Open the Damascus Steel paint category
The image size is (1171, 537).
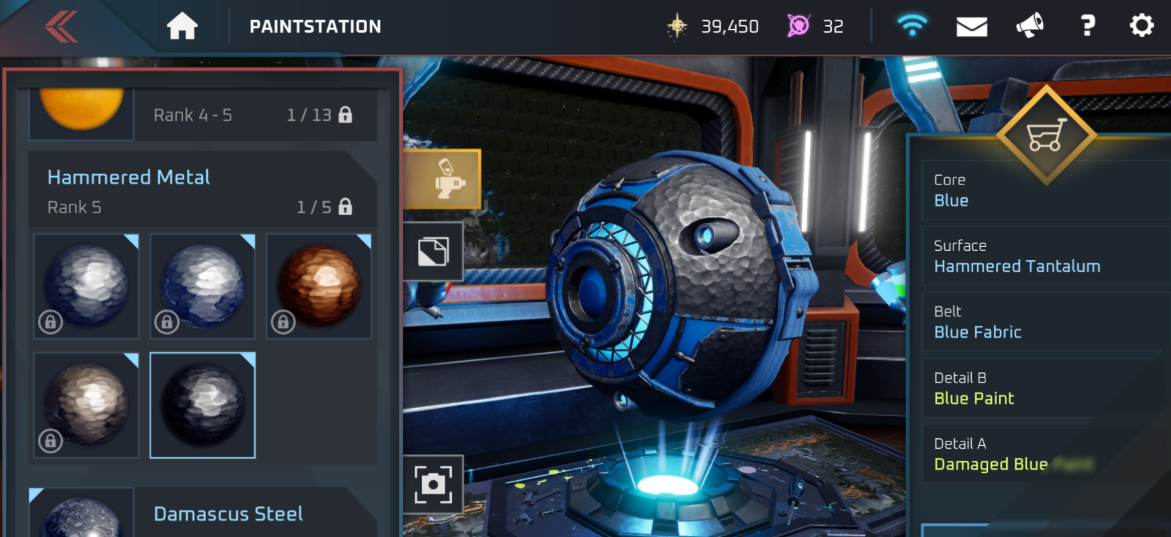tap(227, 513)
